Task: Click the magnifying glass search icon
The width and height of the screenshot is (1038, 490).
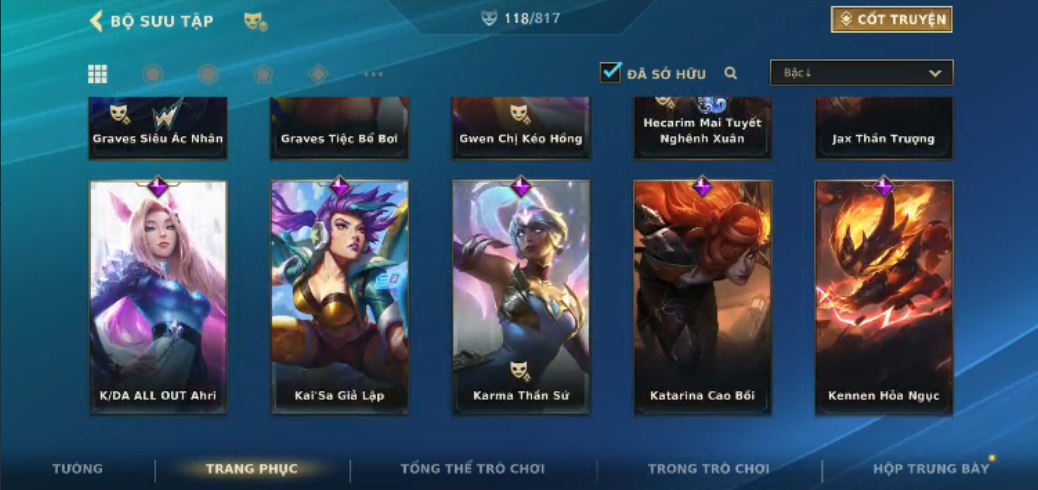Action: pos(731,73)
